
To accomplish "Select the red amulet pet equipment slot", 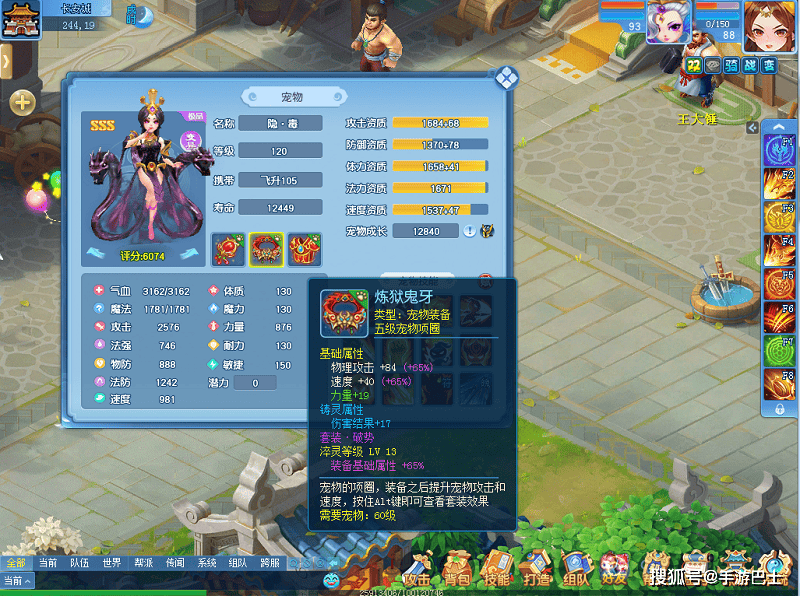I will pyautogui.click(x=228, y=250).
